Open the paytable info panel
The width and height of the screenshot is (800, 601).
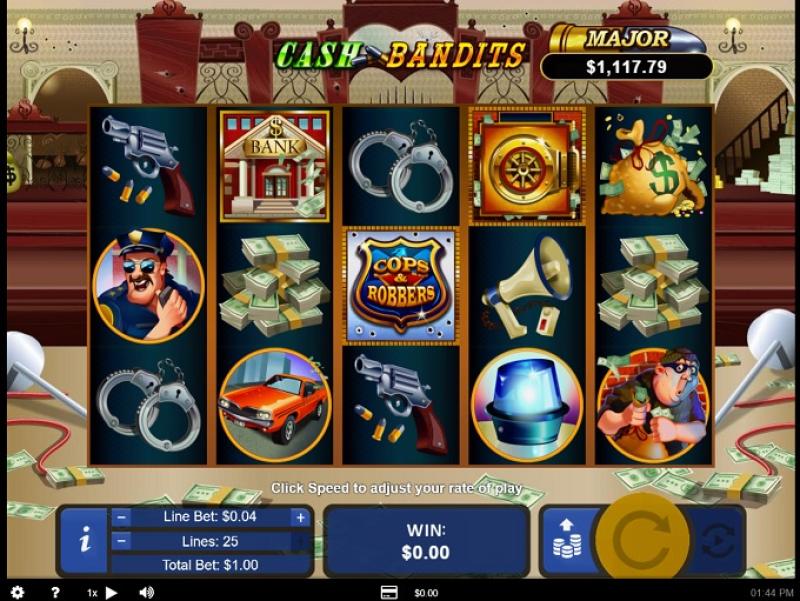point(85,541)
